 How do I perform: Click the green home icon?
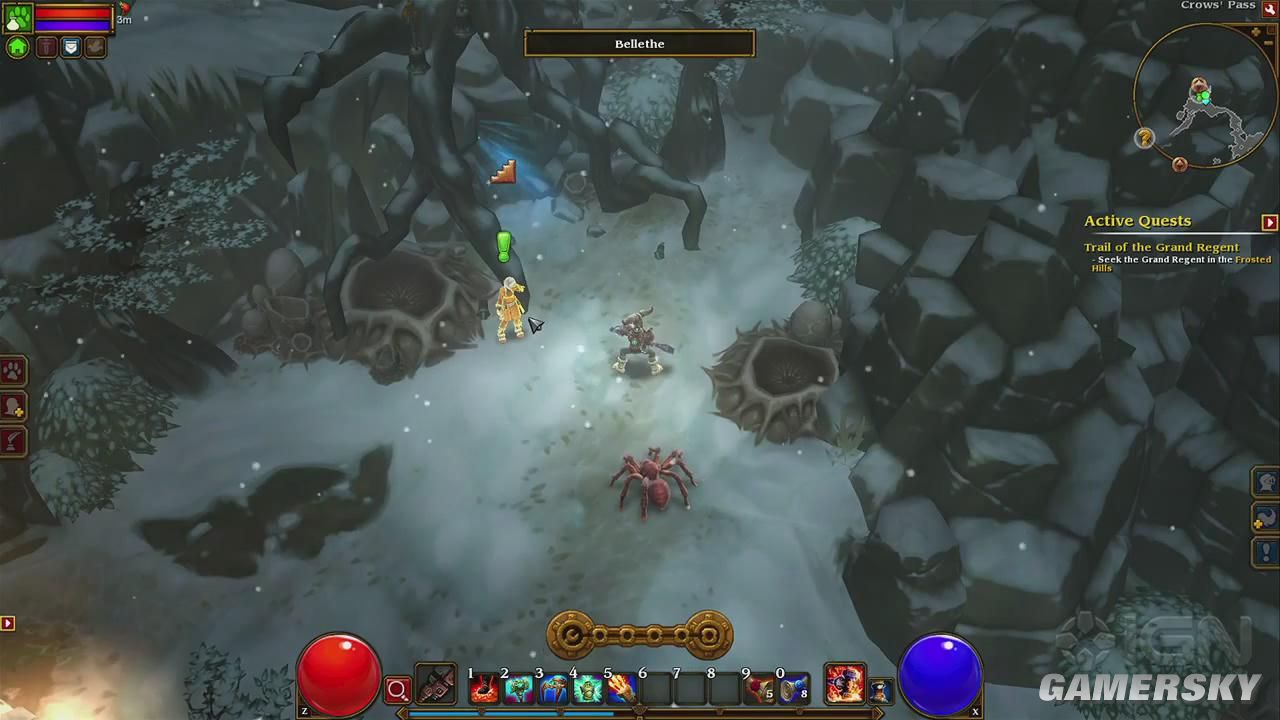point(18,47)
